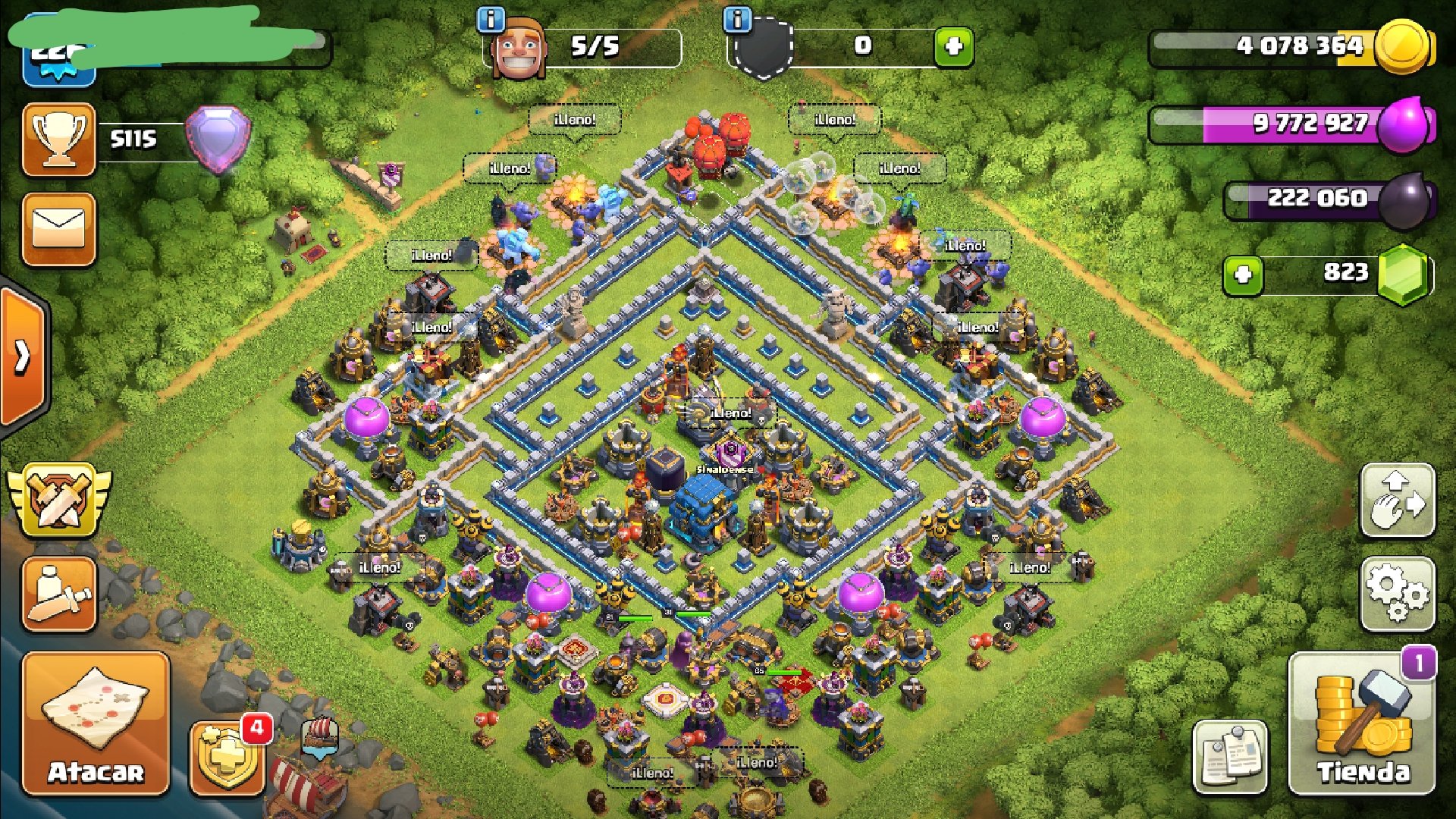
Task: Tap the dark elixir drop icon
Action: pyautogui.click(x=1404, y=200)
